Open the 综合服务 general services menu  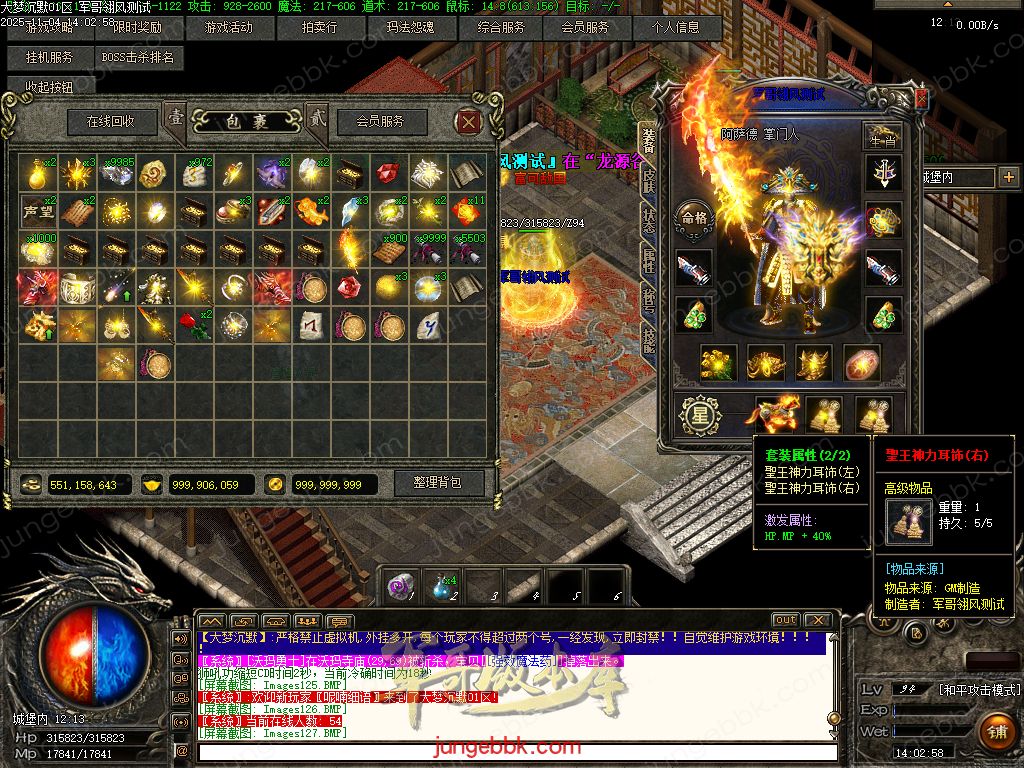pos(501,28)
